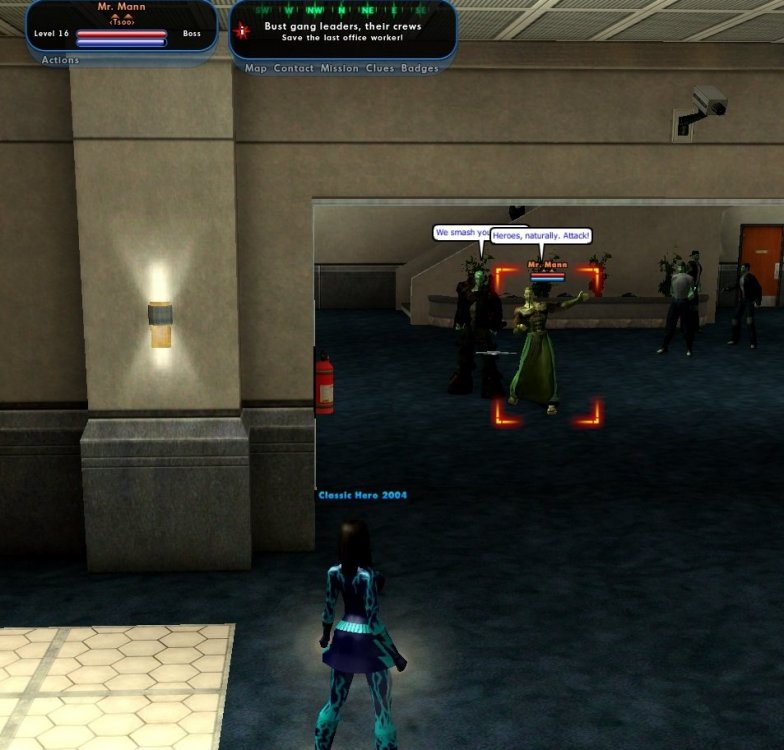
Task: Select the Mr. Mann target name
Action: 120,7
